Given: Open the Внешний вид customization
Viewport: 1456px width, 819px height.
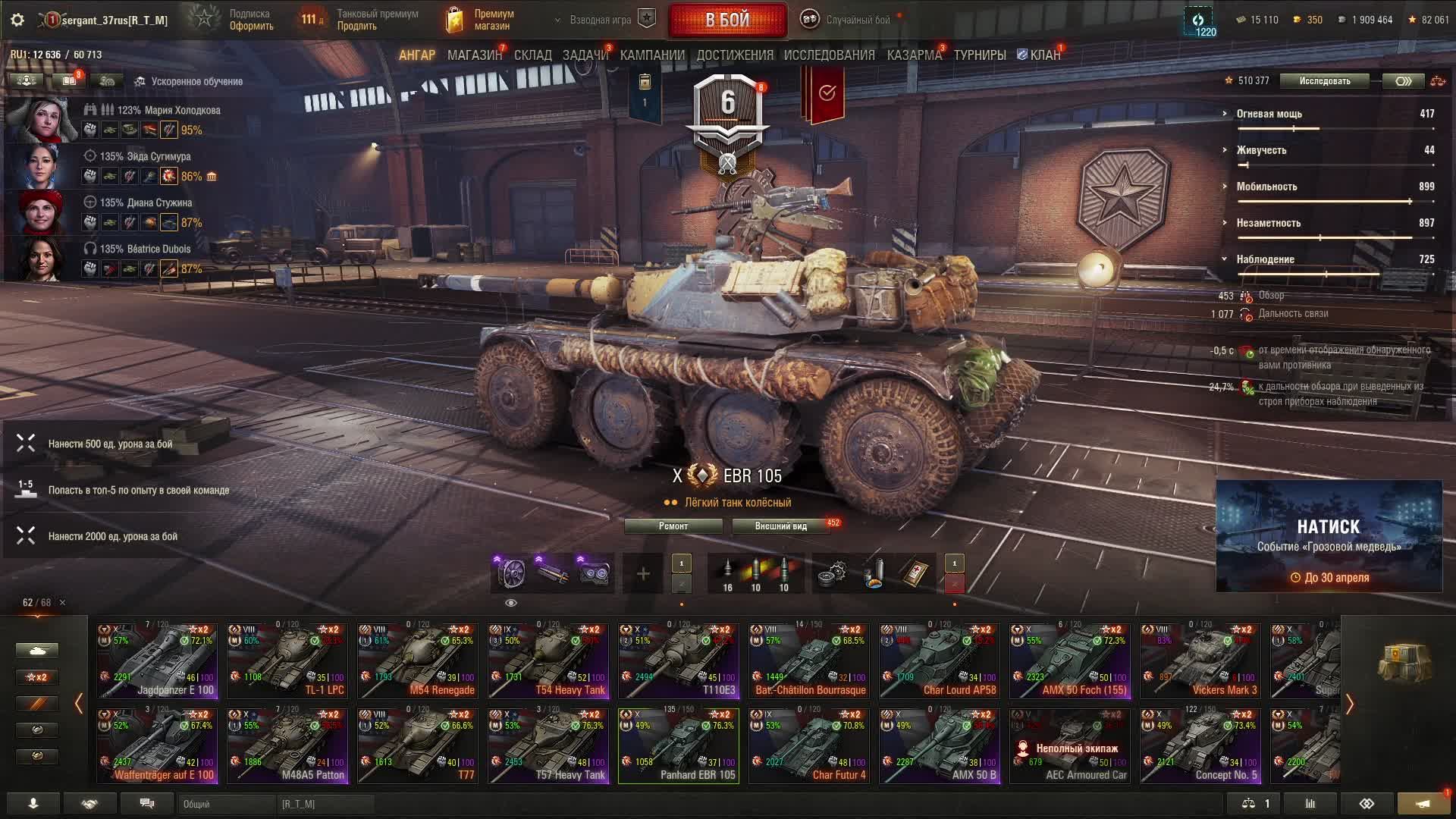Looking at the screenshot, I should 780,526.
